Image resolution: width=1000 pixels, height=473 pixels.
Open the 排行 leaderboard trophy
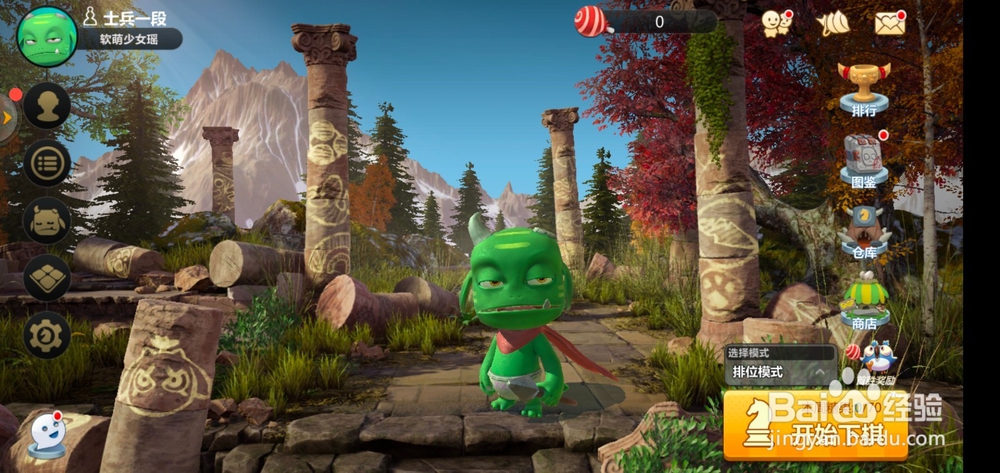pyautogui.click(x=864, y=88)
